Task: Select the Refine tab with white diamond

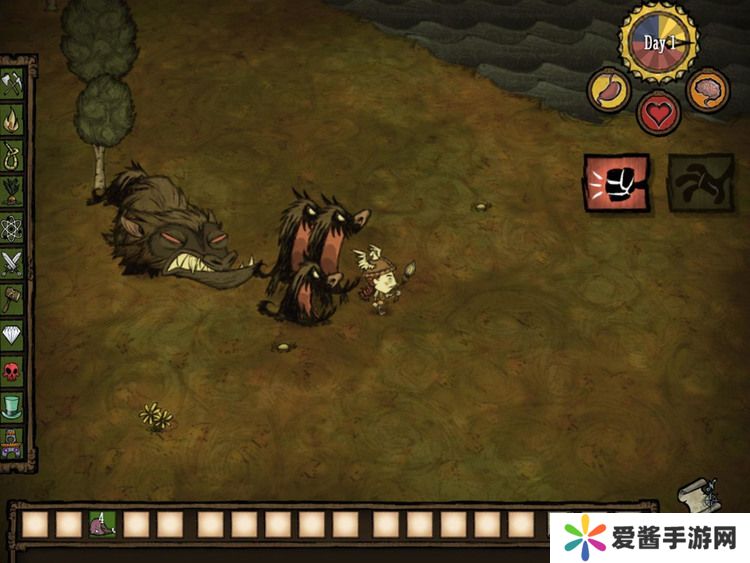Action: (x=13, y=335)
